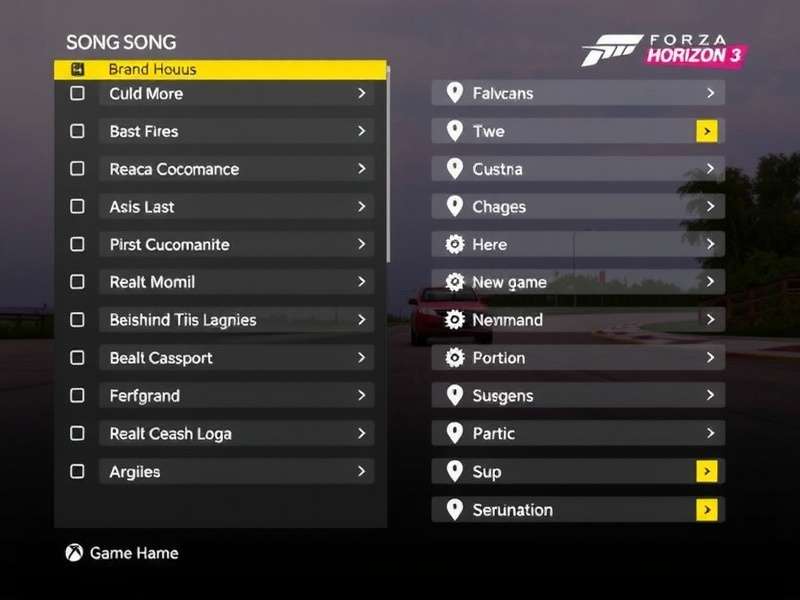The image size is (800, 600).
Task: Start via the New game entry
Action: coord(578,283)
